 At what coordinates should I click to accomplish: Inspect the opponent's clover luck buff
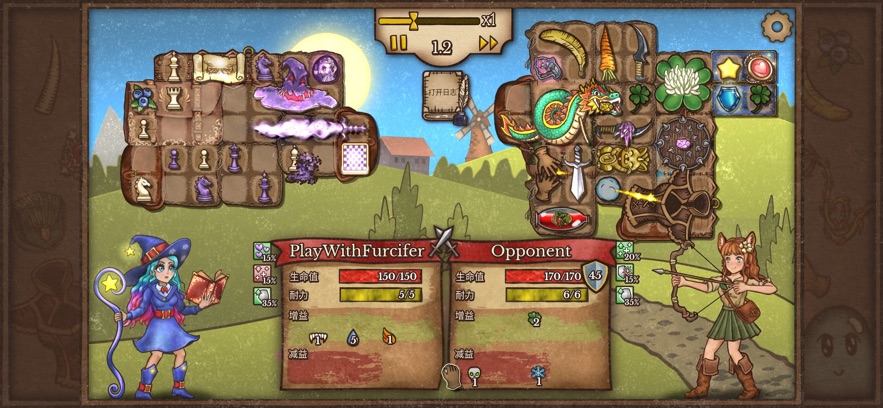tap(535, 320)
